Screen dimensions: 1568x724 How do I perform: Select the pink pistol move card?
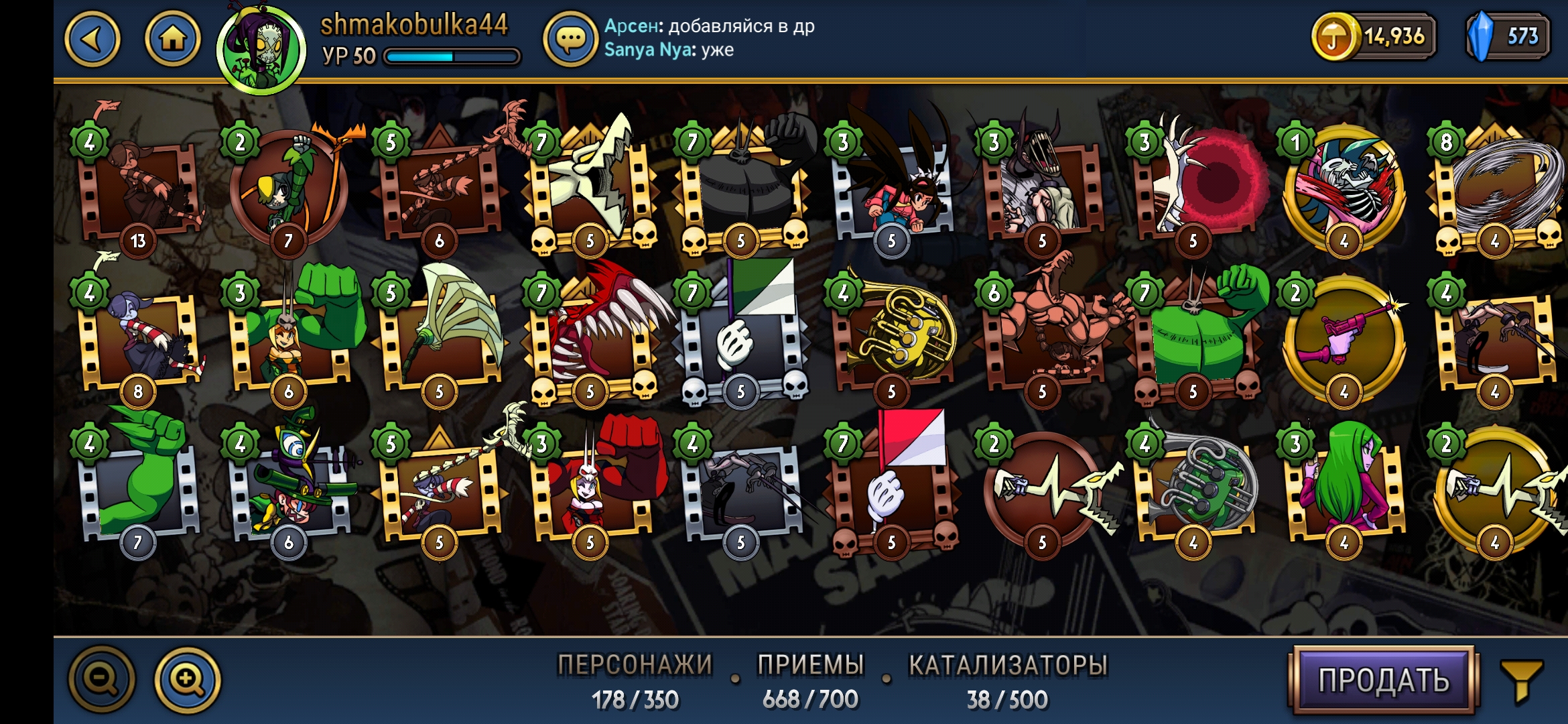point(1344,337)
